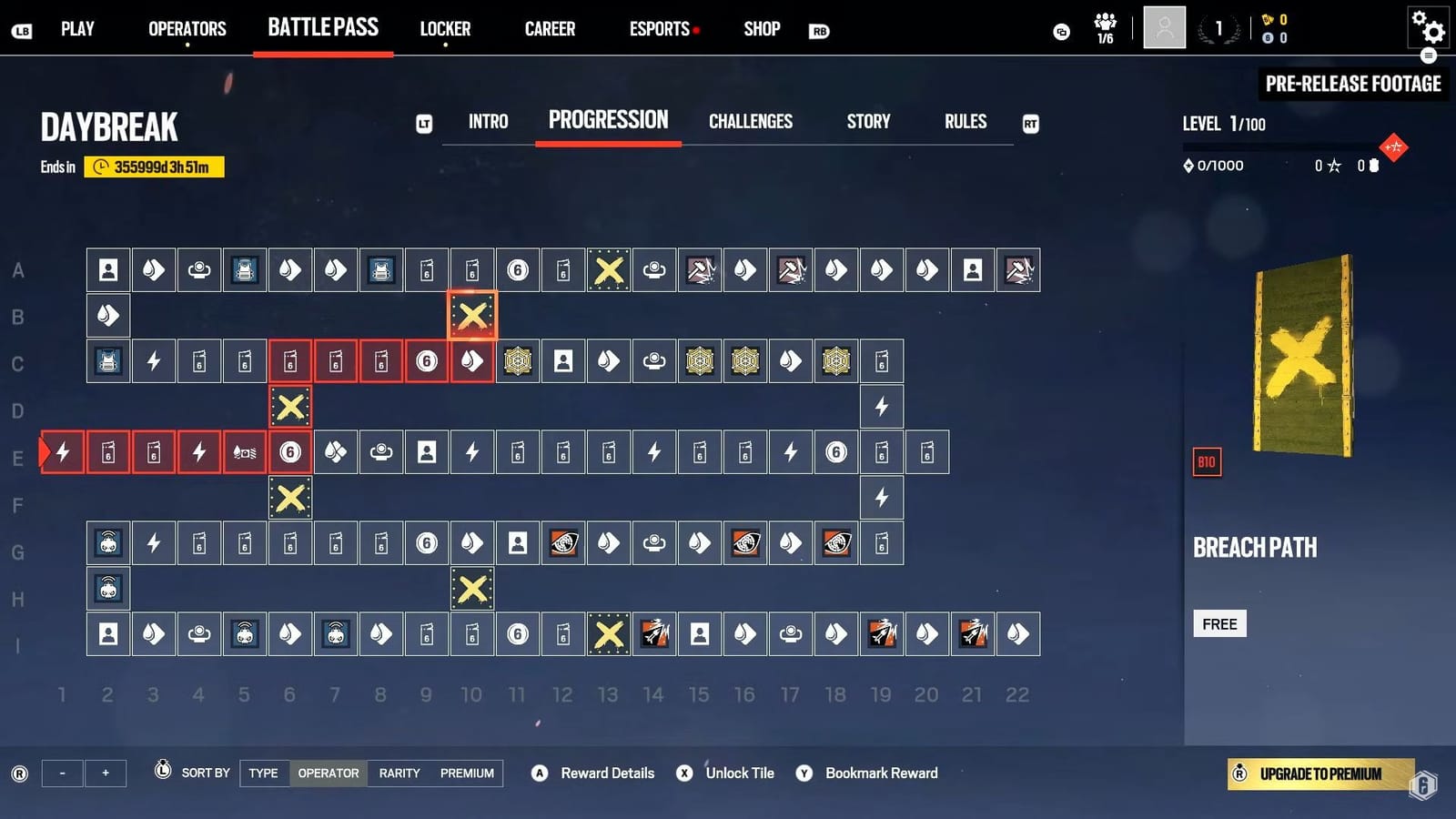
Task: Click the operator portrait tile at the start of row A
Action: coord(107,270)
